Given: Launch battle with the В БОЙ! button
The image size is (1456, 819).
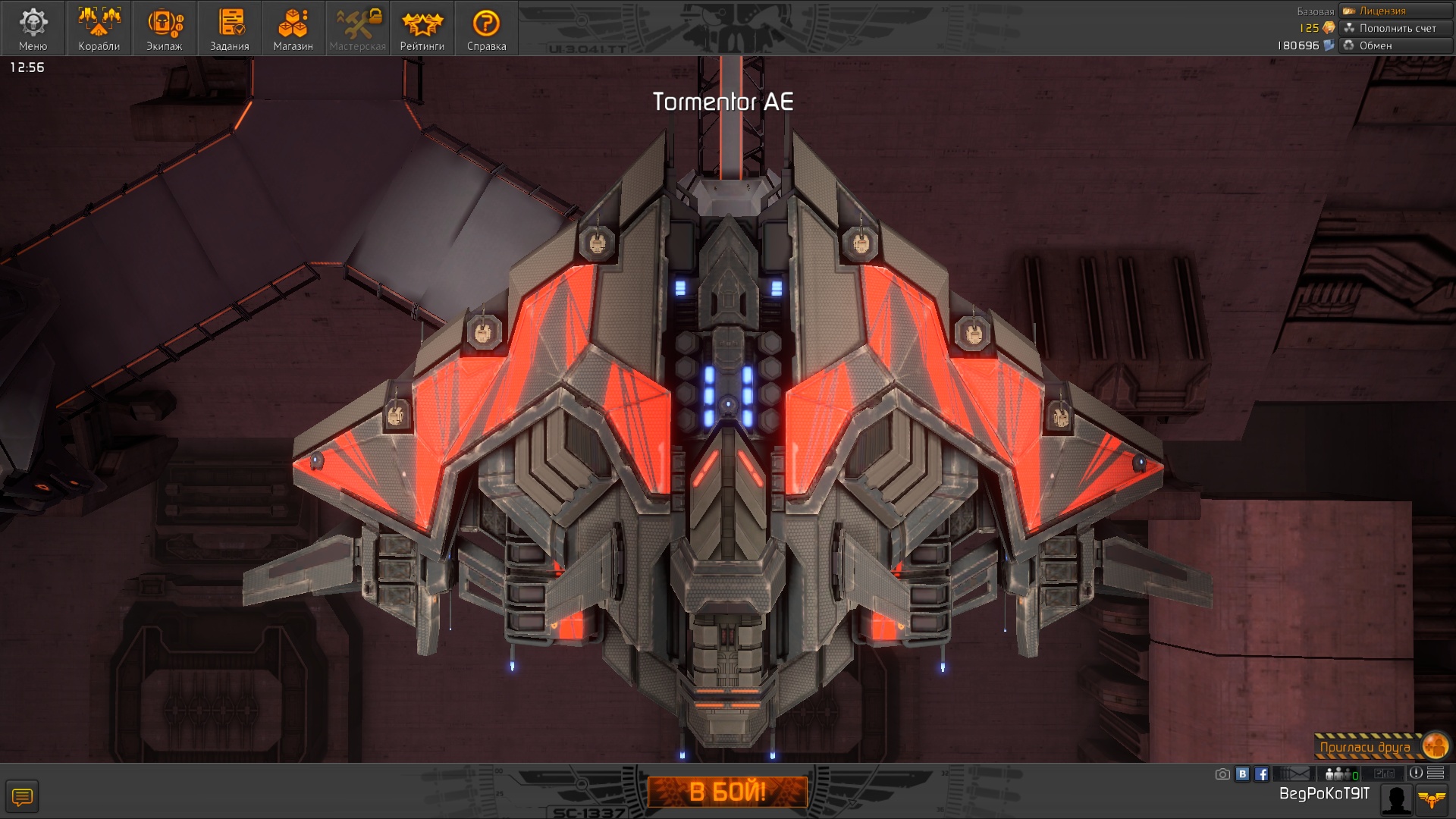Looking at the screenshot, I should [727, 792].
